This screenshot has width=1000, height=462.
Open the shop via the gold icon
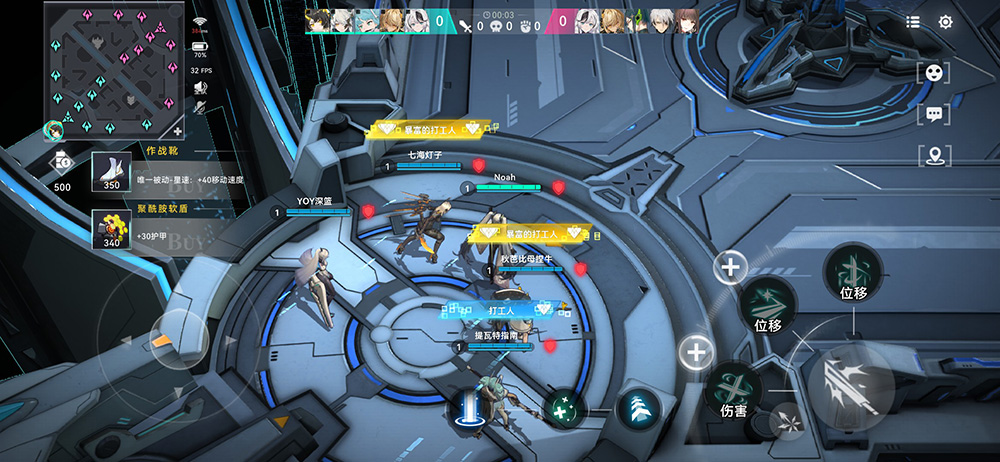coord(62,161)
